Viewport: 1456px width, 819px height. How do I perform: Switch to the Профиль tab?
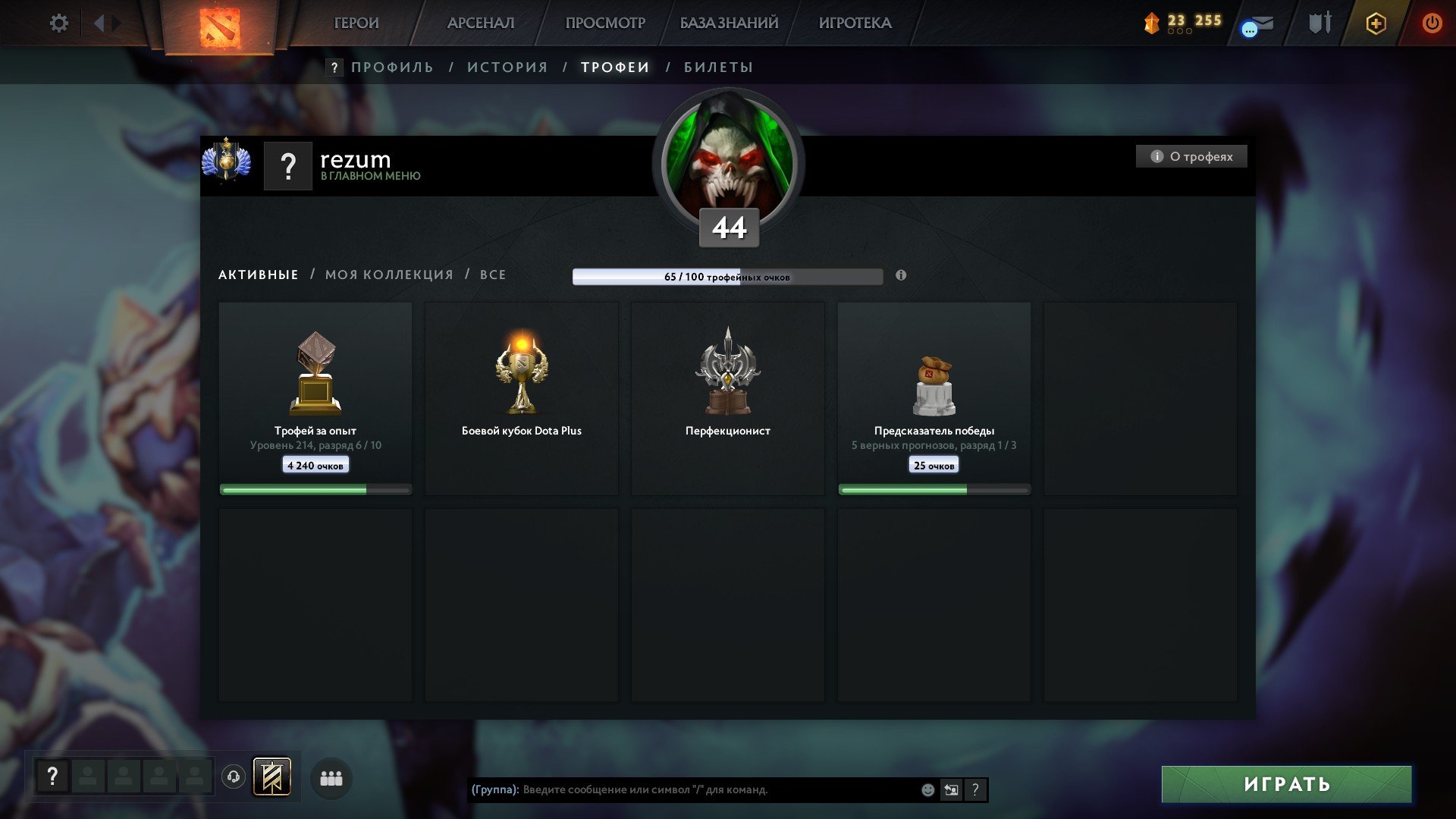click(x=392, y=67)
